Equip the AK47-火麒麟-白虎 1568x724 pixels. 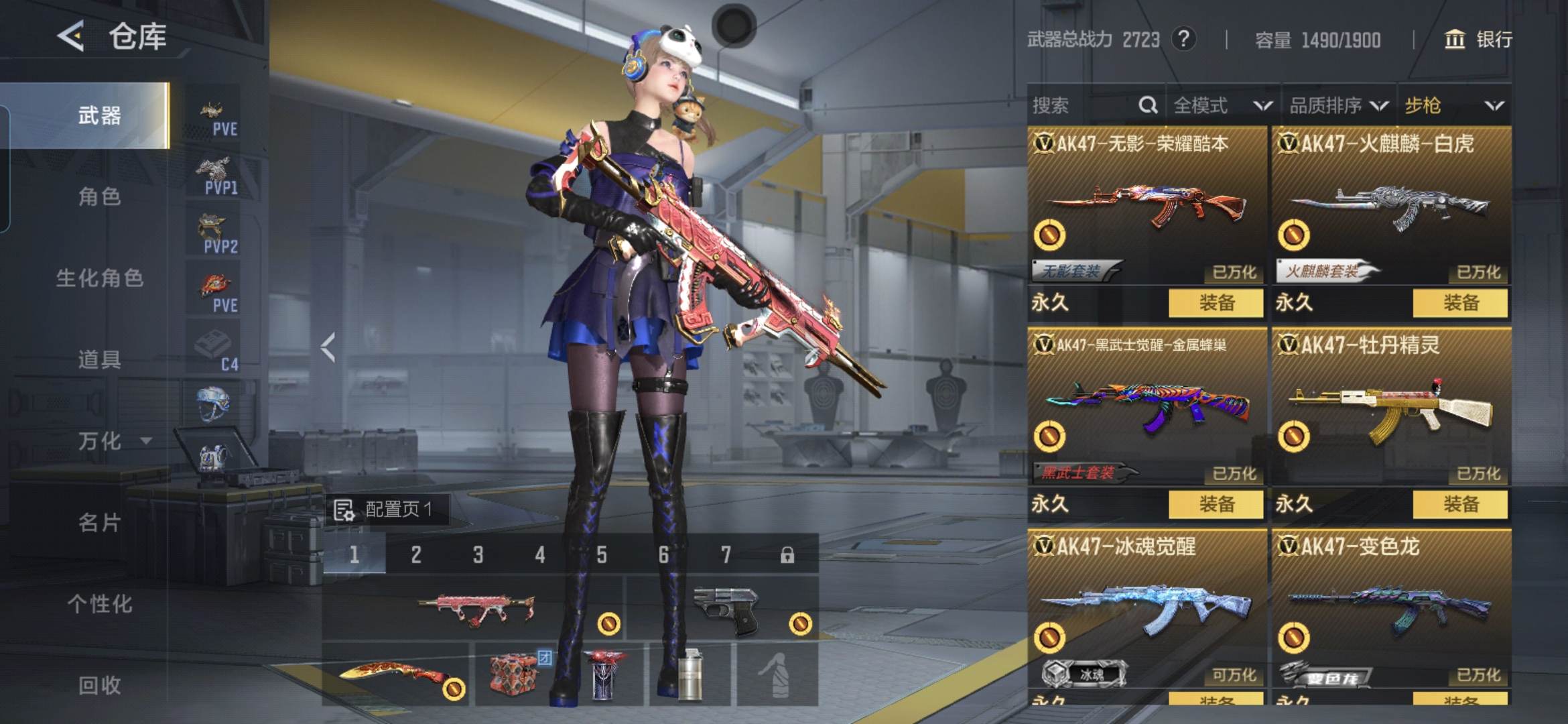pyautogui.click(x=1460, y=303)
